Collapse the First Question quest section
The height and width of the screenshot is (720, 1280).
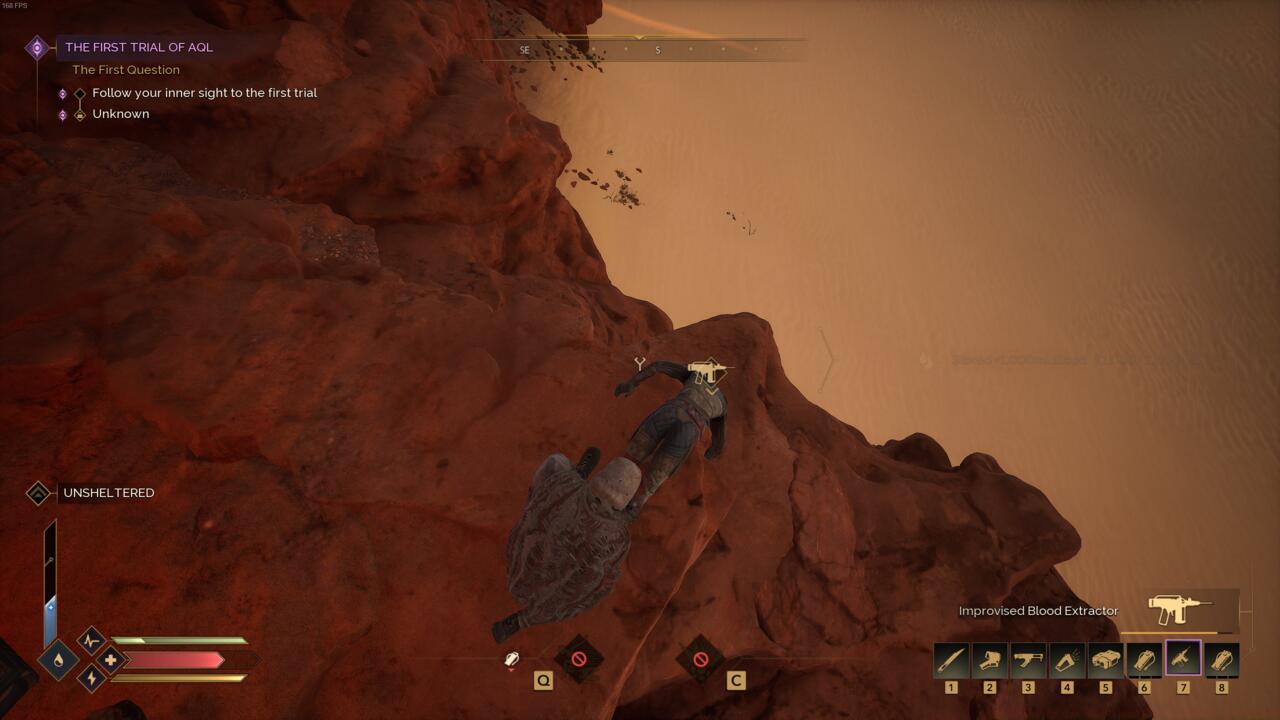[125, 69]
